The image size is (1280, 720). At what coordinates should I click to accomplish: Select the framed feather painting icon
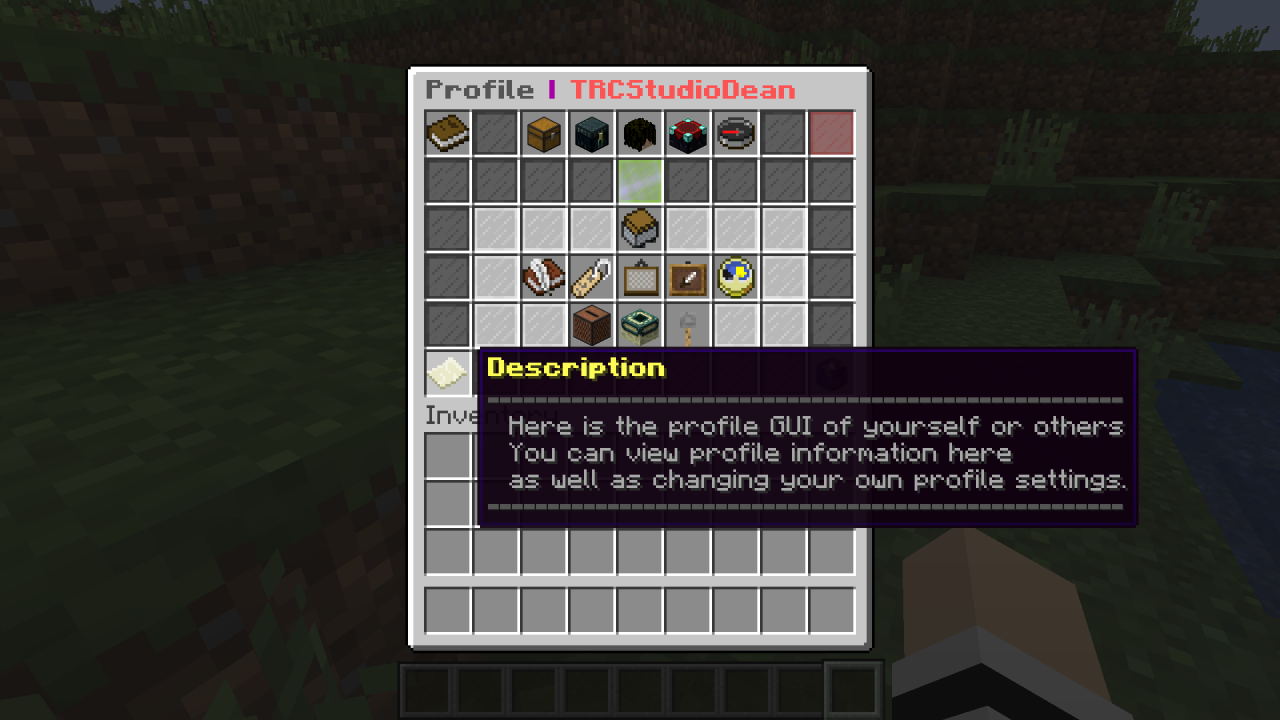coord(687,277)
